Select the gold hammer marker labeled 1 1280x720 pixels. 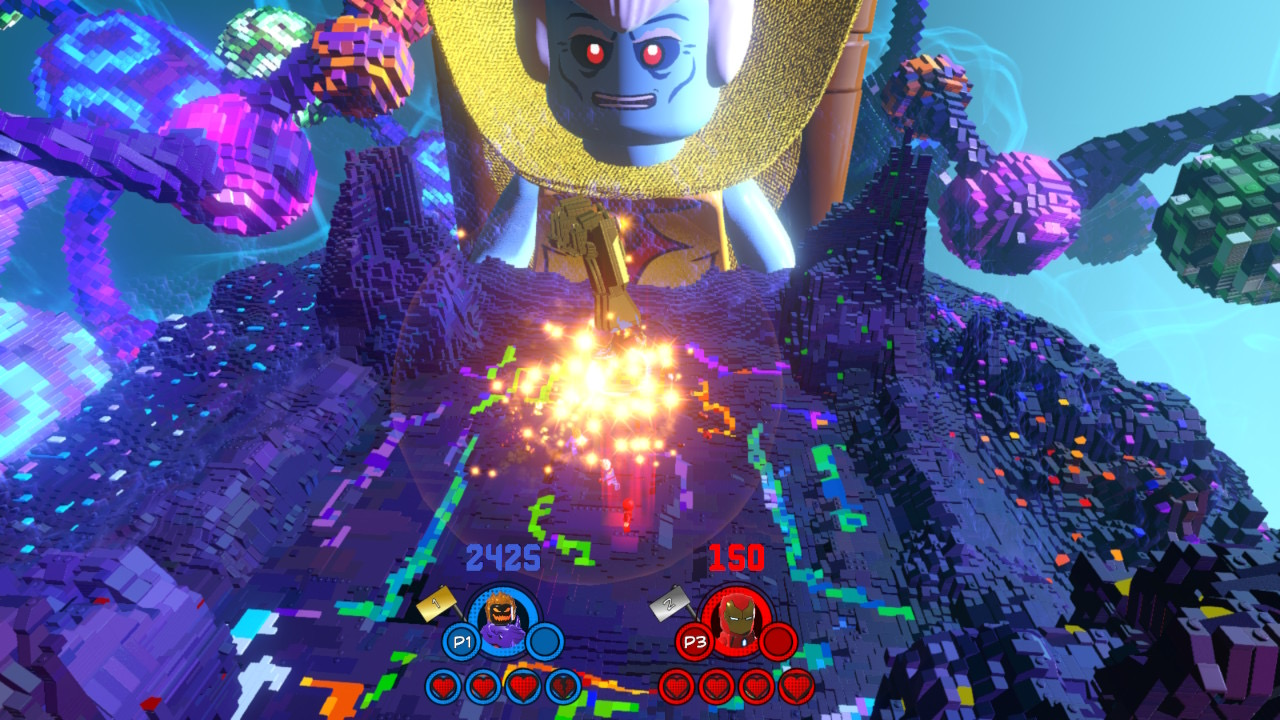tap(434, 605)
